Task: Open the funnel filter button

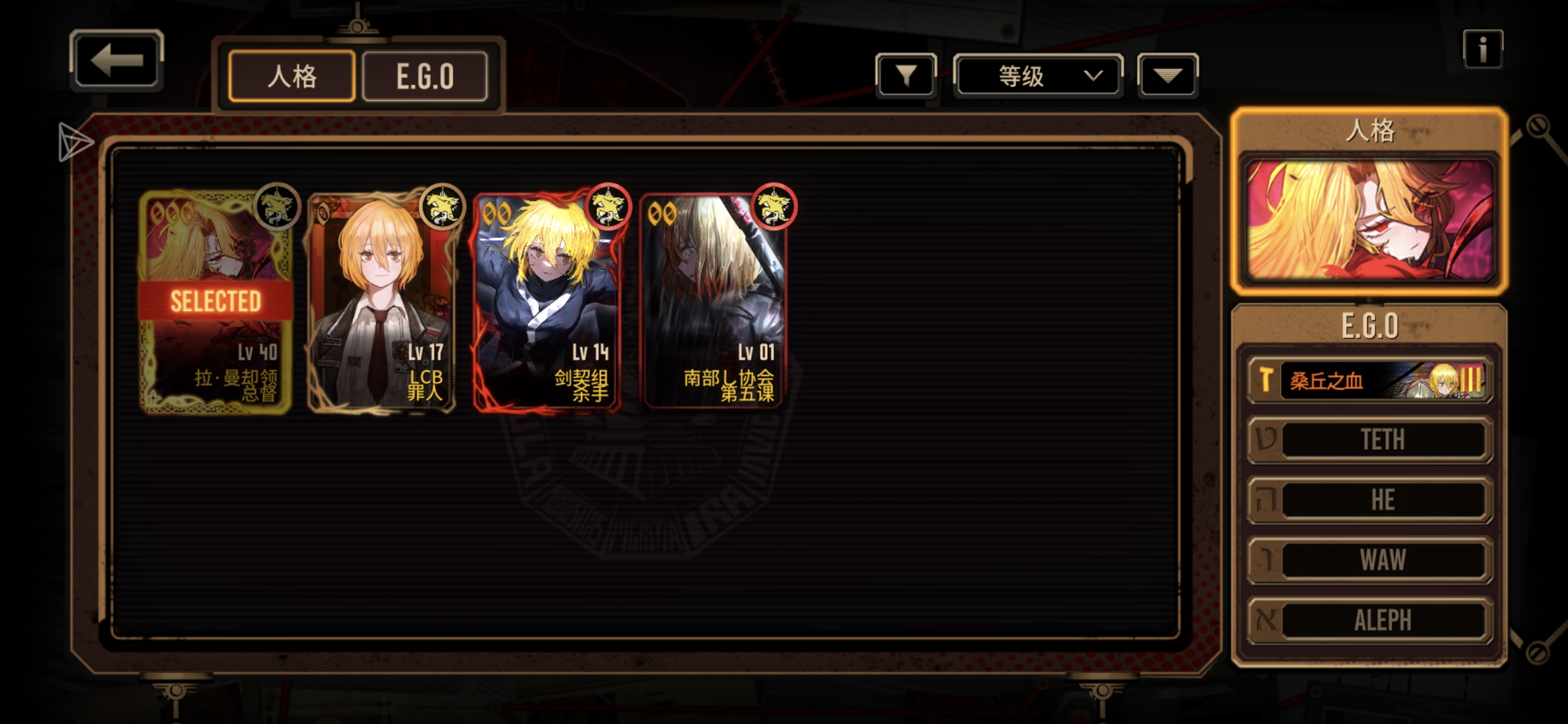Action: click(905, 76)
